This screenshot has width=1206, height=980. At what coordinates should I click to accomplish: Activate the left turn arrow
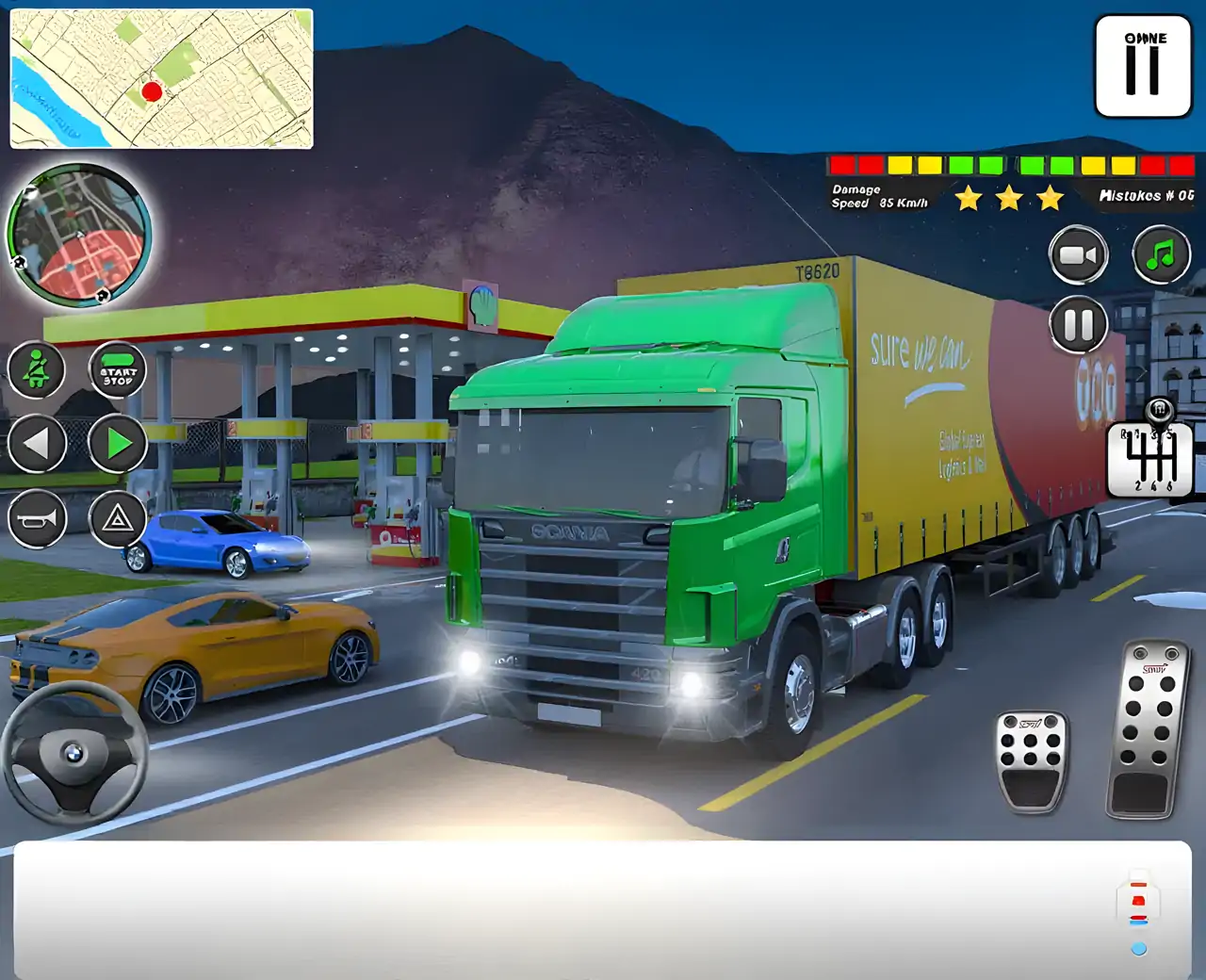point(37,443)
